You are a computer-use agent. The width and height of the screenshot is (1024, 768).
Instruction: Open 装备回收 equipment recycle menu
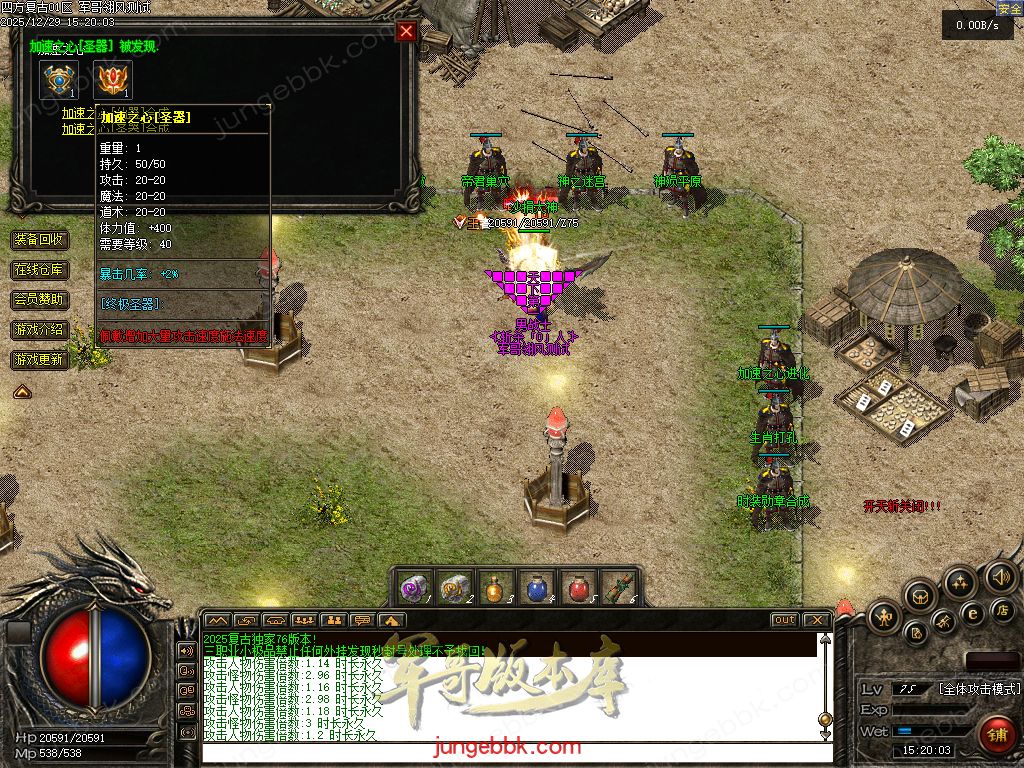tap(40, 240)
